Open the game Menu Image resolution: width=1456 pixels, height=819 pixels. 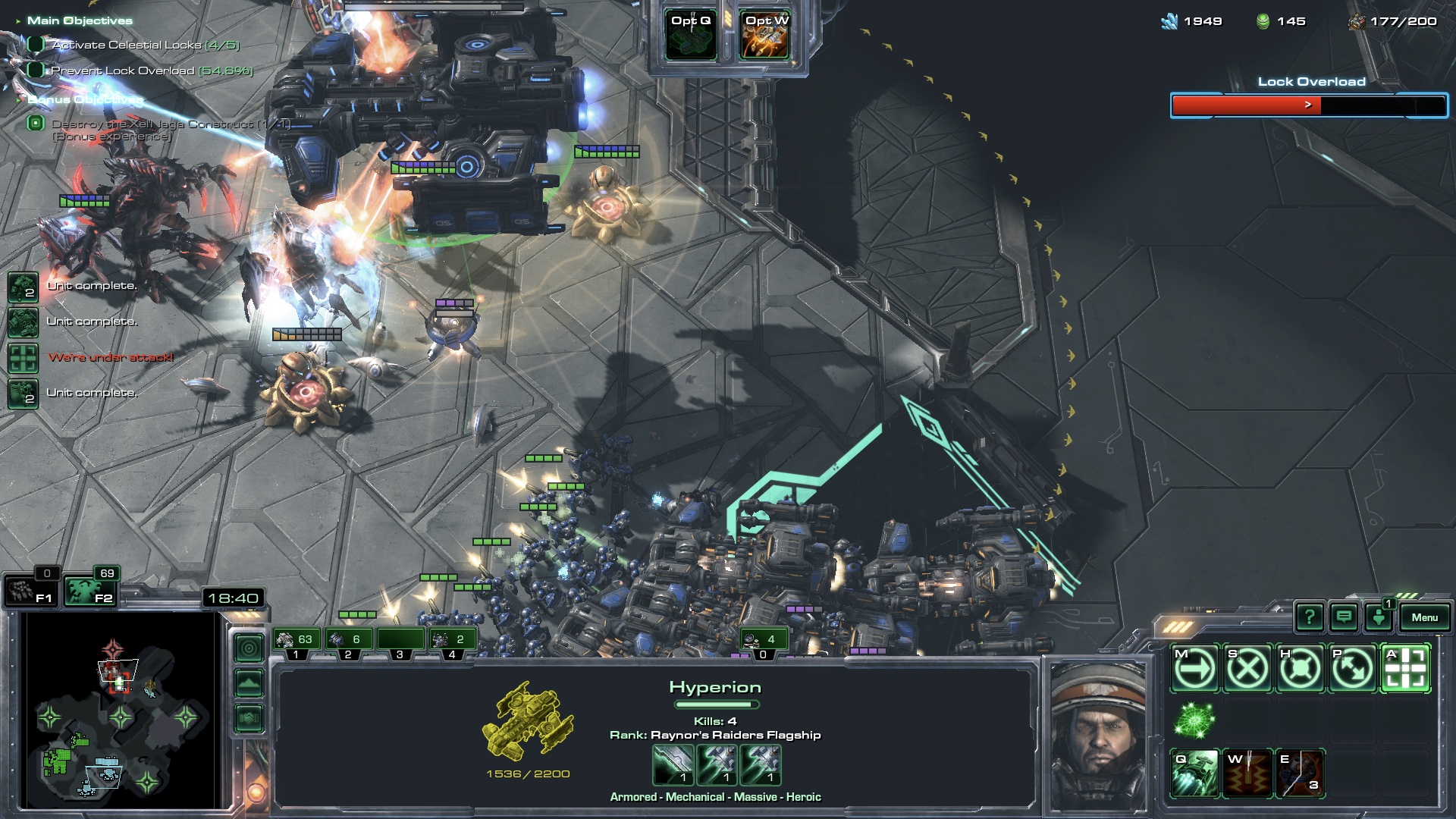1424,617
